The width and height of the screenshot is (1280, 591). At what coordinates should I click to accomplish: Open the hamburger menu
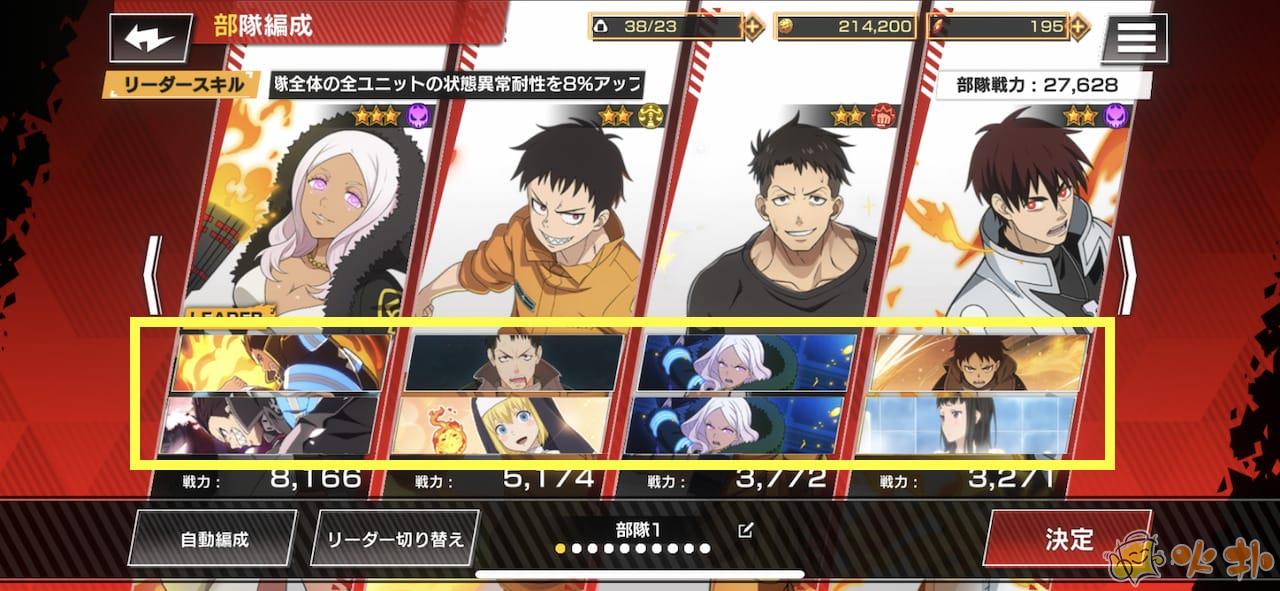(x=1133, y=37)
